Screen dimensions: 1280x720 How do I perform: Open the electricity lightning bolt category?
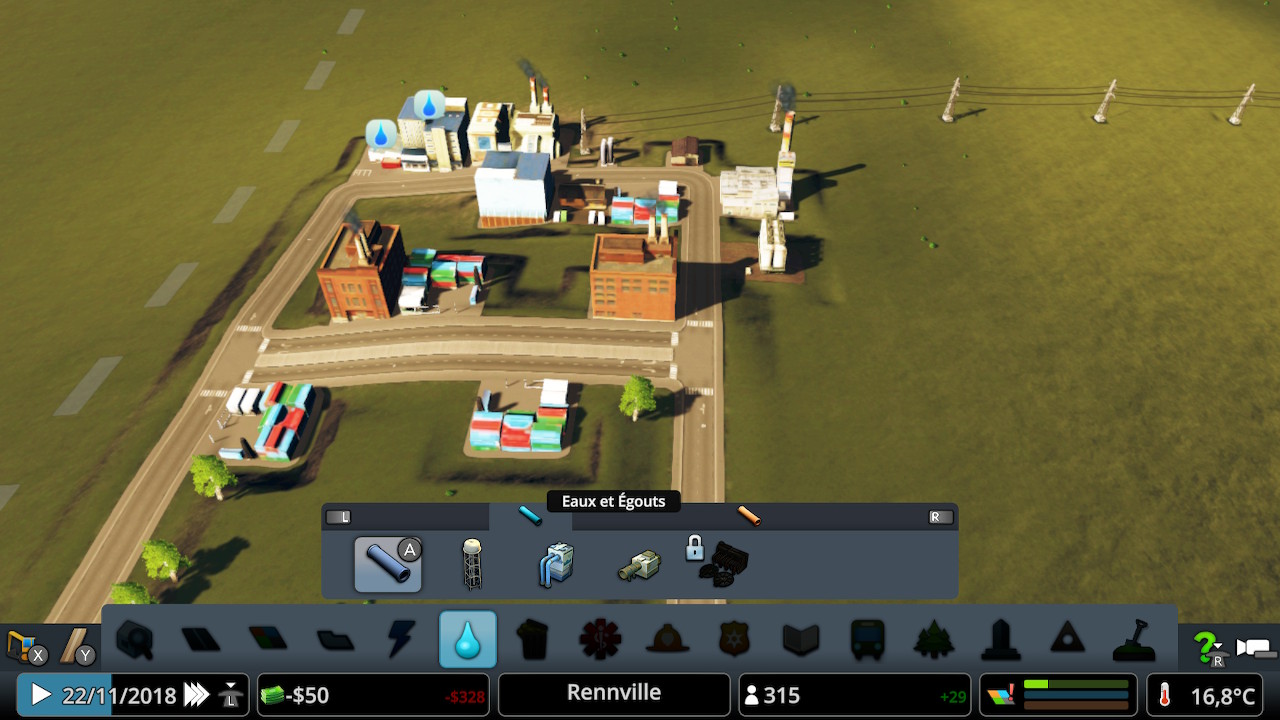click(401, 639)
